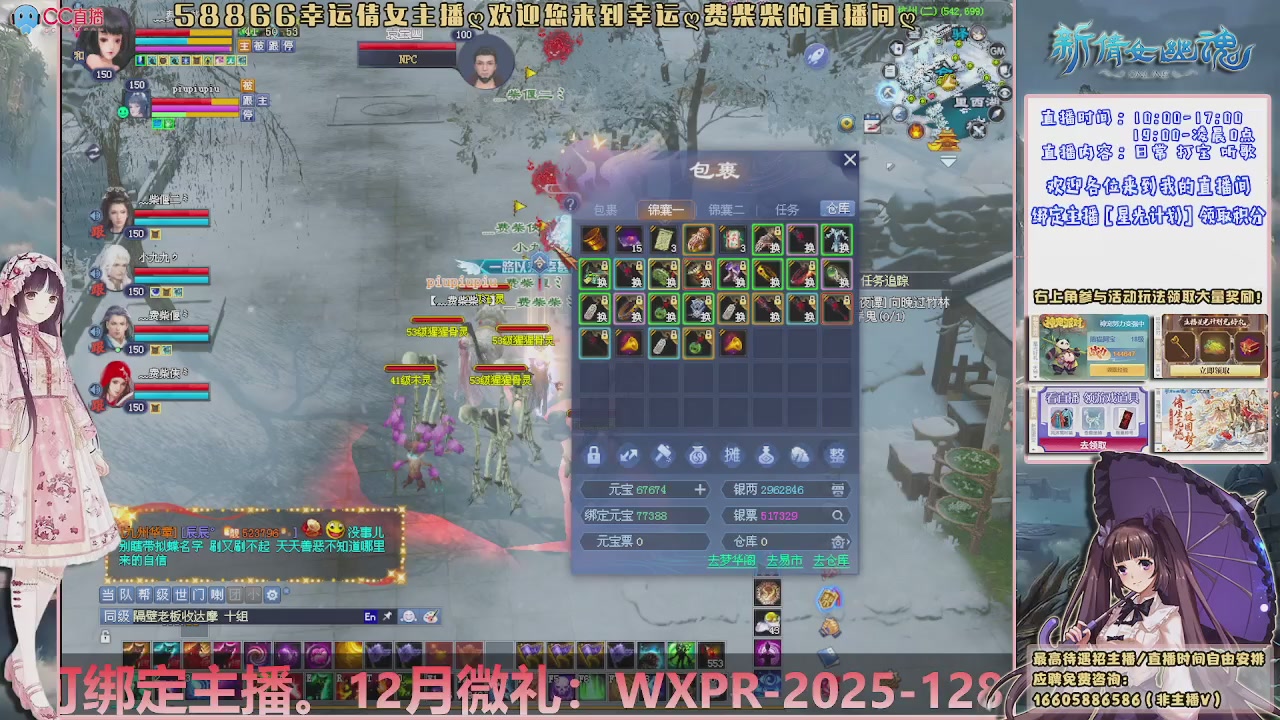1280x720 pixels.
Task: Switch to the 仓库 tab in the 包裹 window
Action: pyautogui.click(x=837, y=209)
